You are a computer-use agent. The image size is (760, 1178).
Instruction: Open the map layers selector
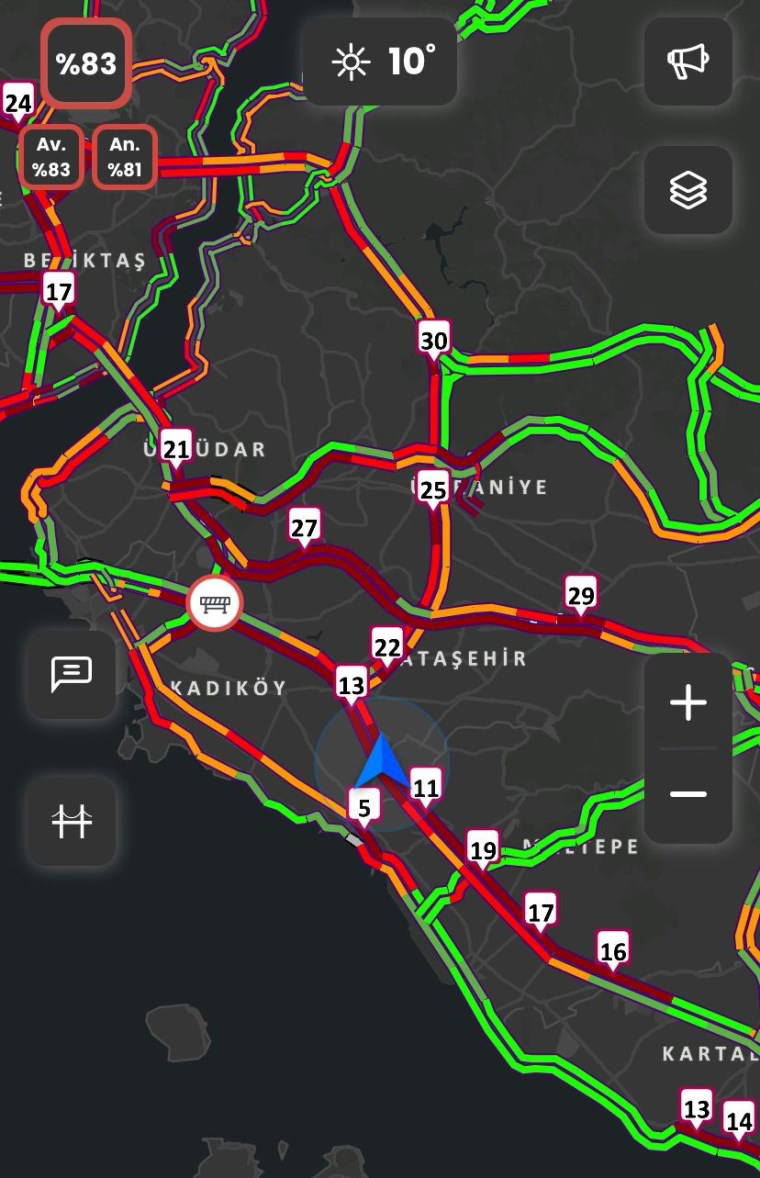pos(688,190)
